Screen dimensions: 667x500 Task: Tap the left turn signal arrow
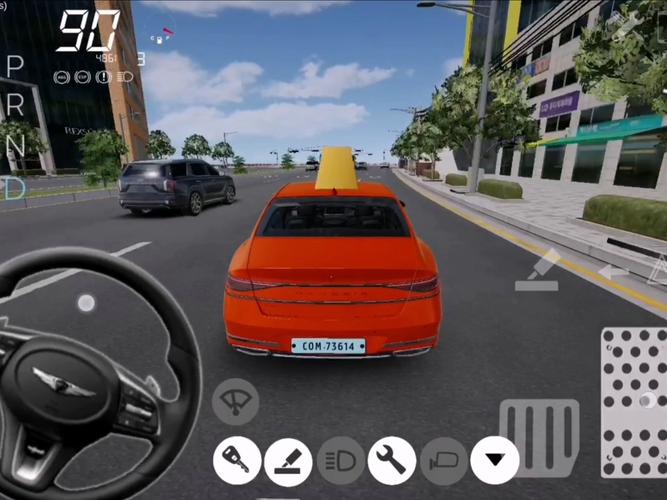click(613, 271)
